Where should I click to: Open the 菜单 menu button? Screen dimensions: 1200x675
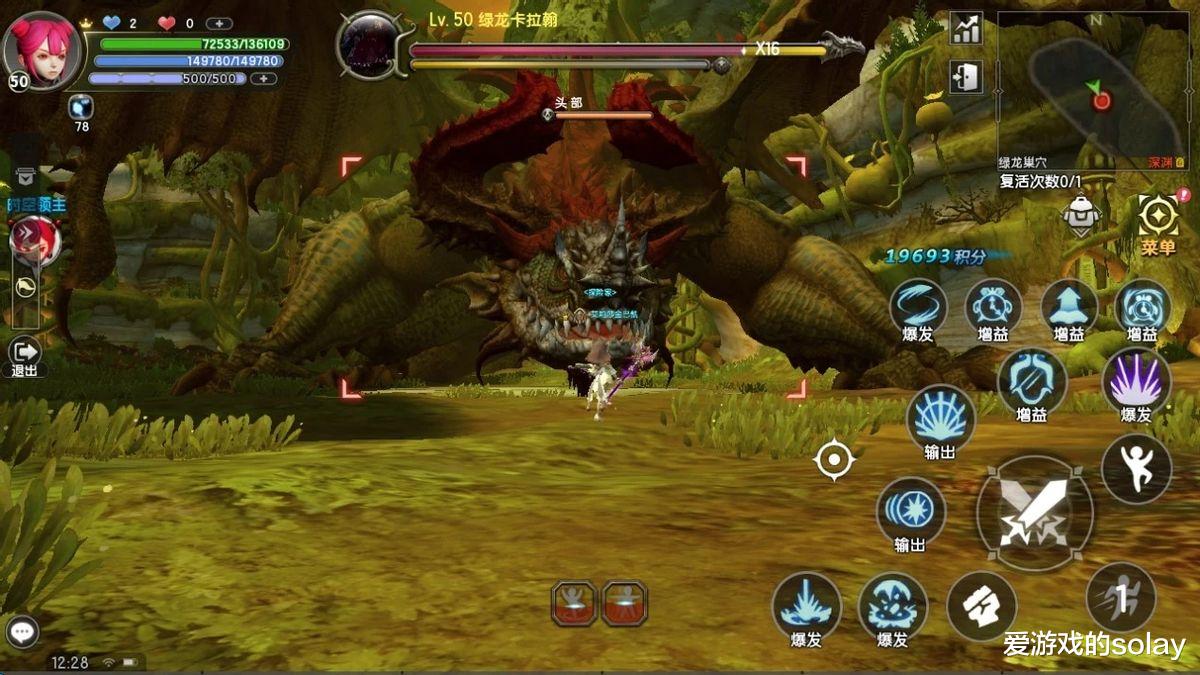point(1158,222)
